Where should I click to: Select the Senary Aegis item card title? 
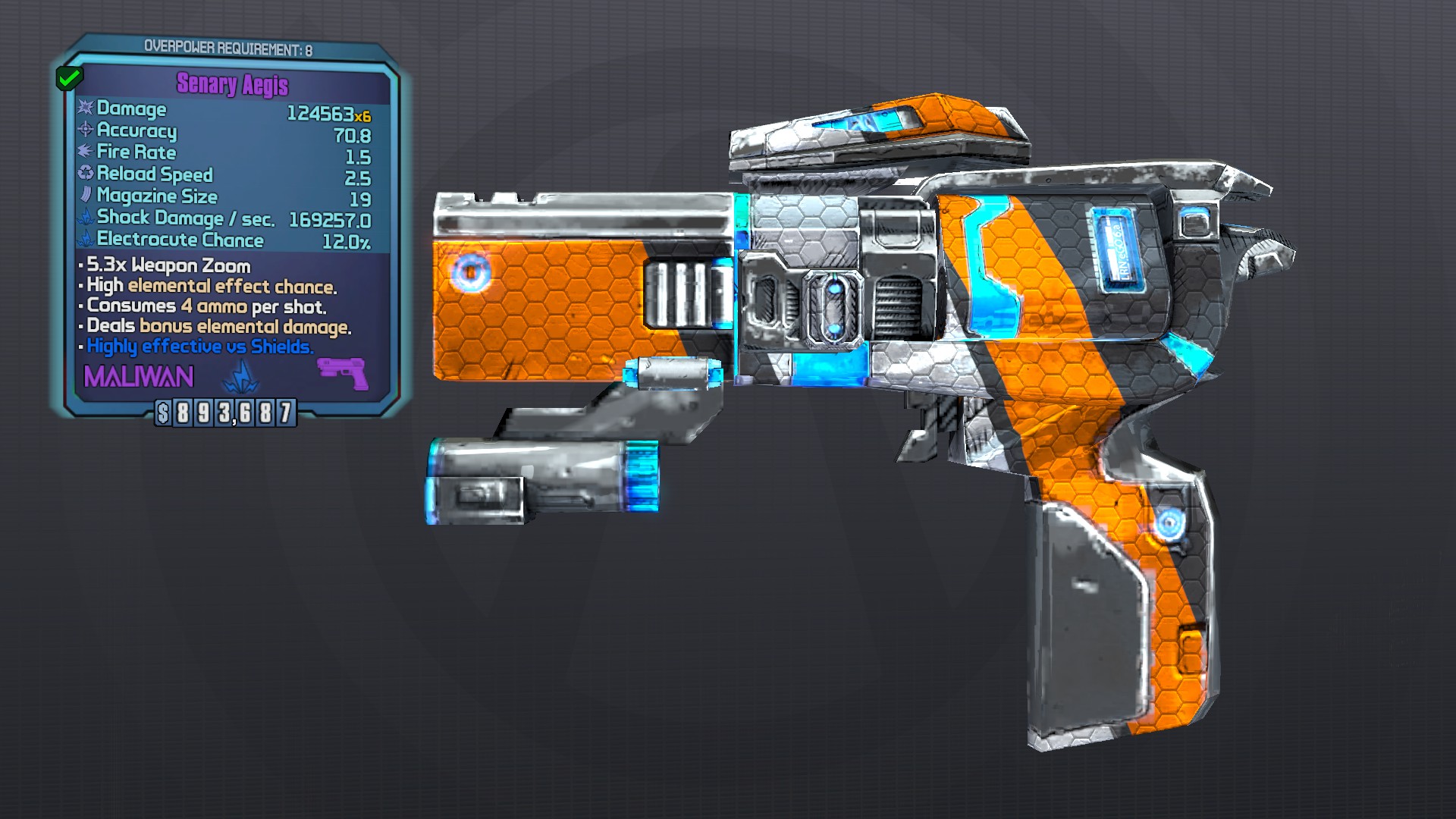click(x=232, y=84)
